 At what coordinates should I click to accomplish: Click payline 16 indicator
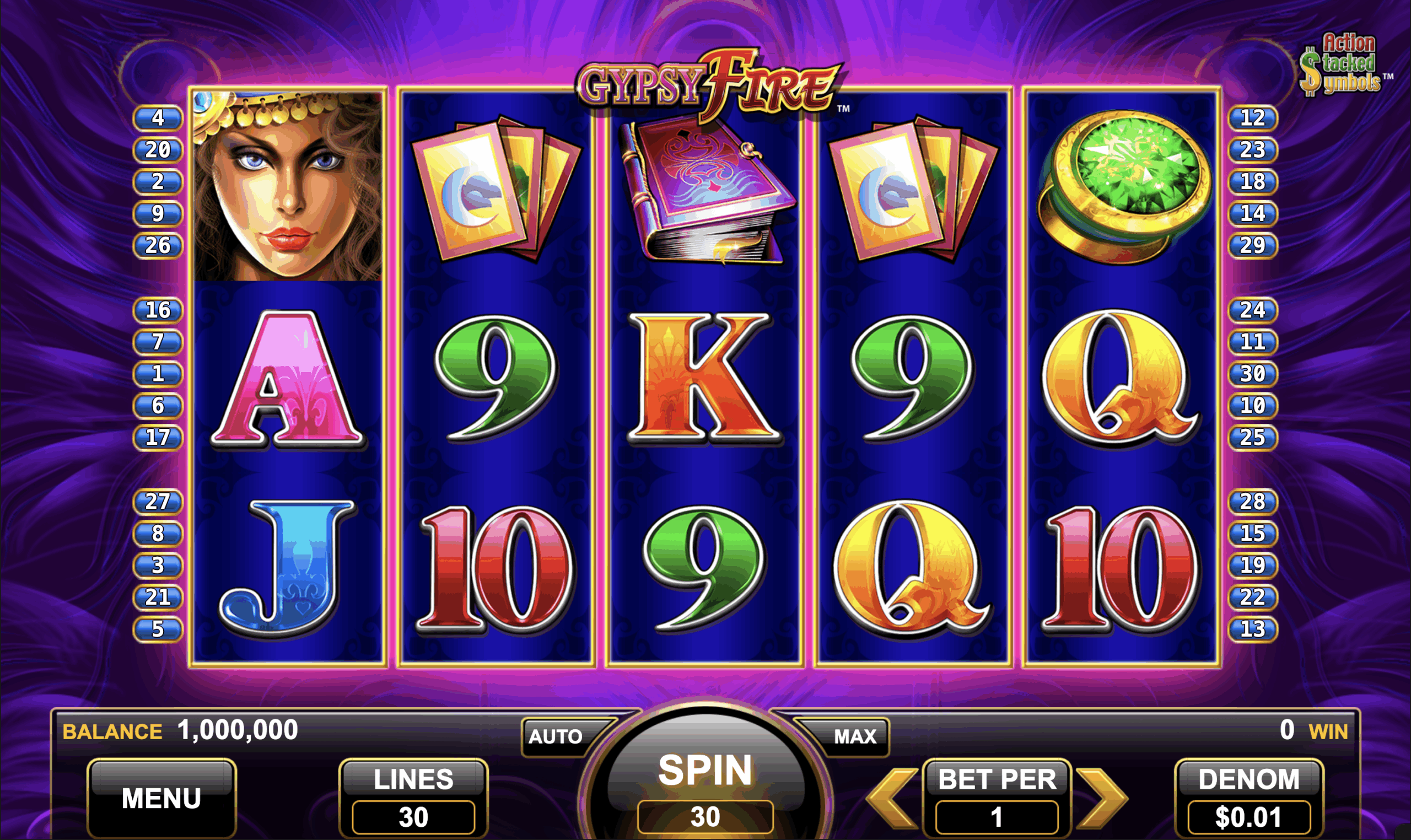[158, 310]
